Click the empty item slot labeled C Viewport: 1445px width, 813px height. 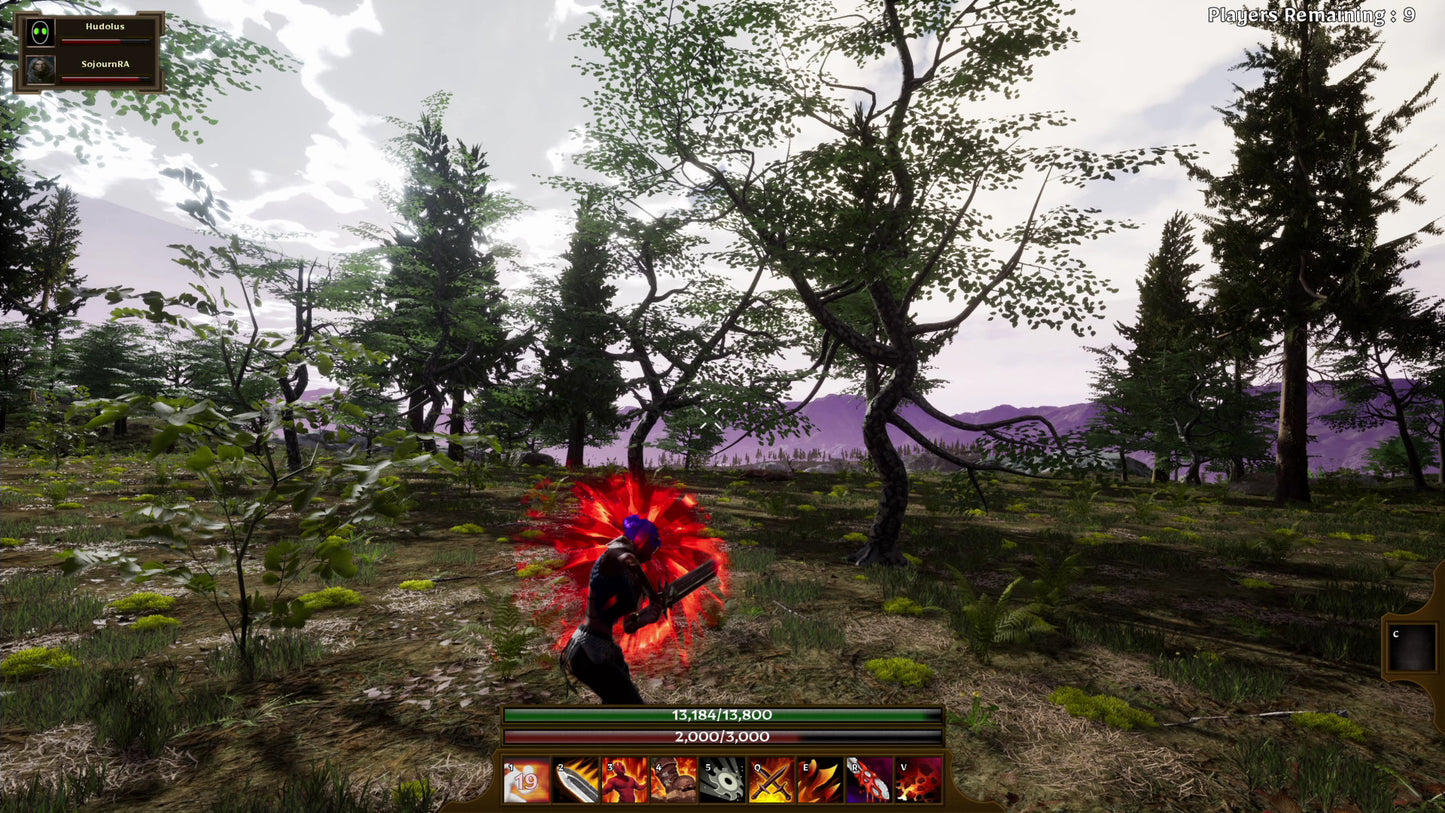(x=1412, y=649)
